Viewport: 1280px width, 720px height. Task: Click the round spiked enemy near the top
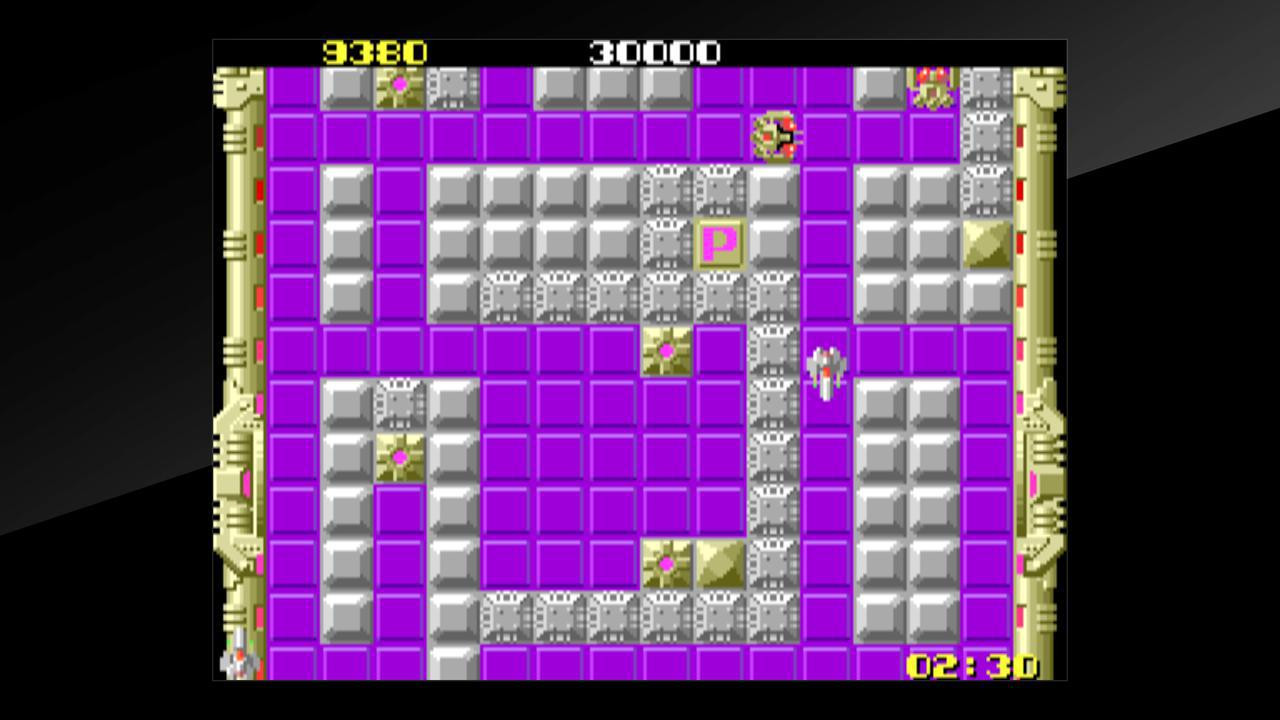[x=775, y=135]
